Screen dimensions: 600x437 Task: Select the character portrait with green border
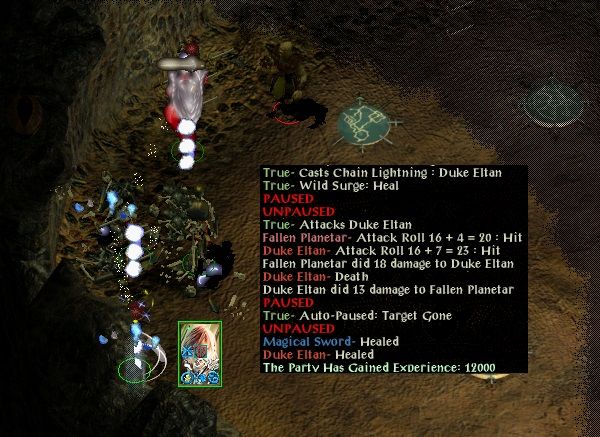pyautogui.click(x=199, y=354)
